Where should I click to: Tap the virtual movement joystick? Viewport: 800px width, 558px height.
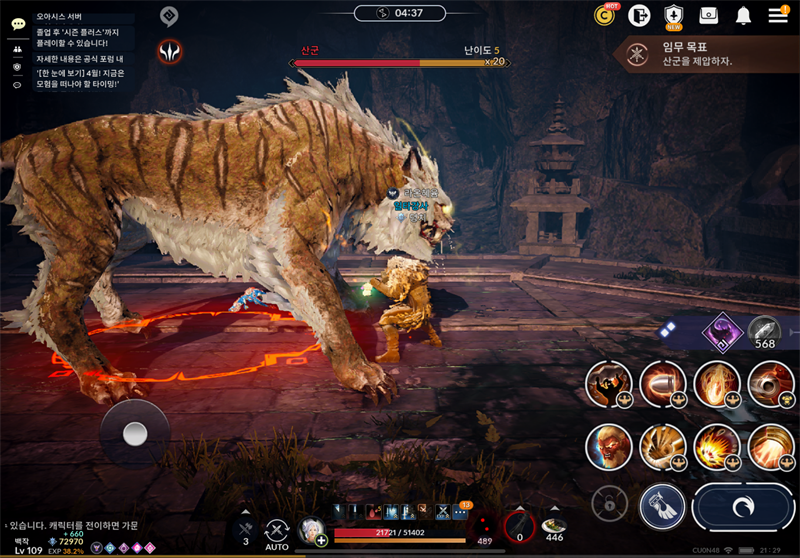135,434
